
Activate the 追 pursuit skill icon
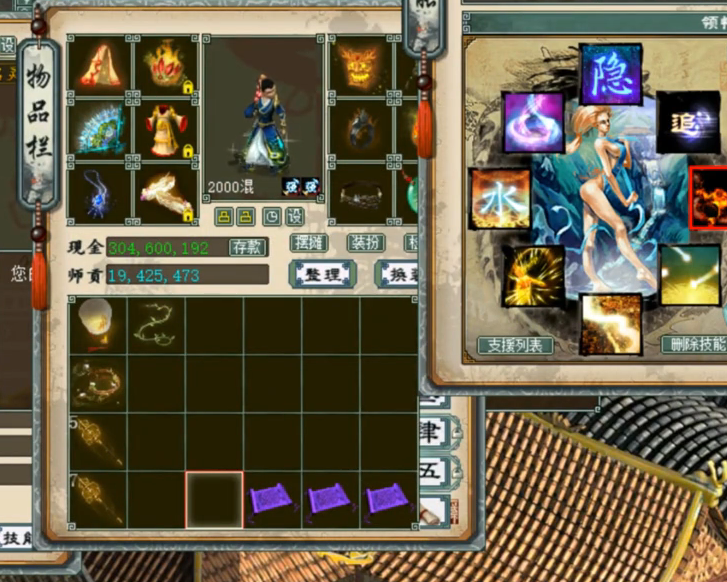click(x=687, y=121)
